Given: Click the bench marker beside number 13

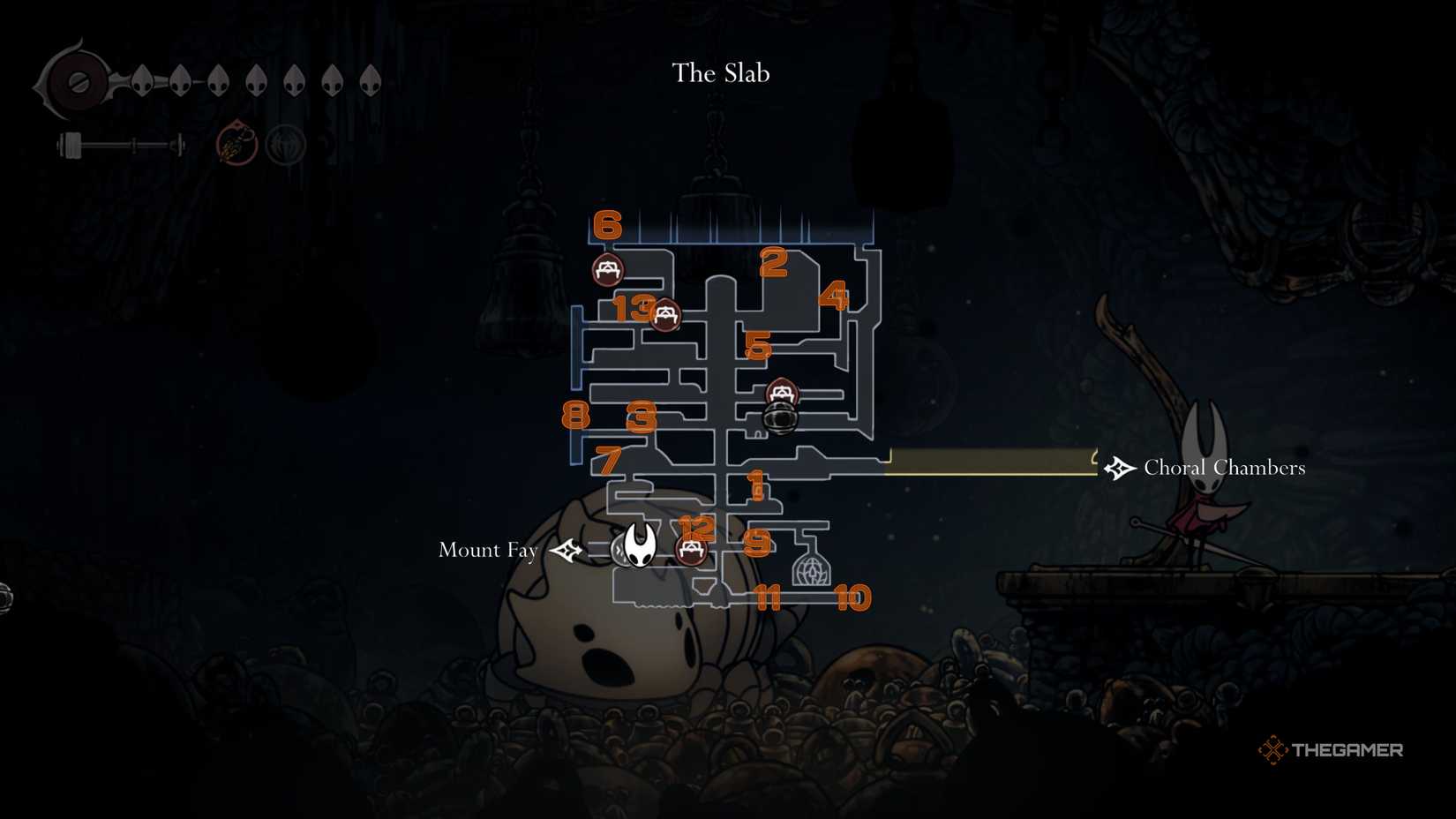Looking at the screenshot, I should [664, 316].
